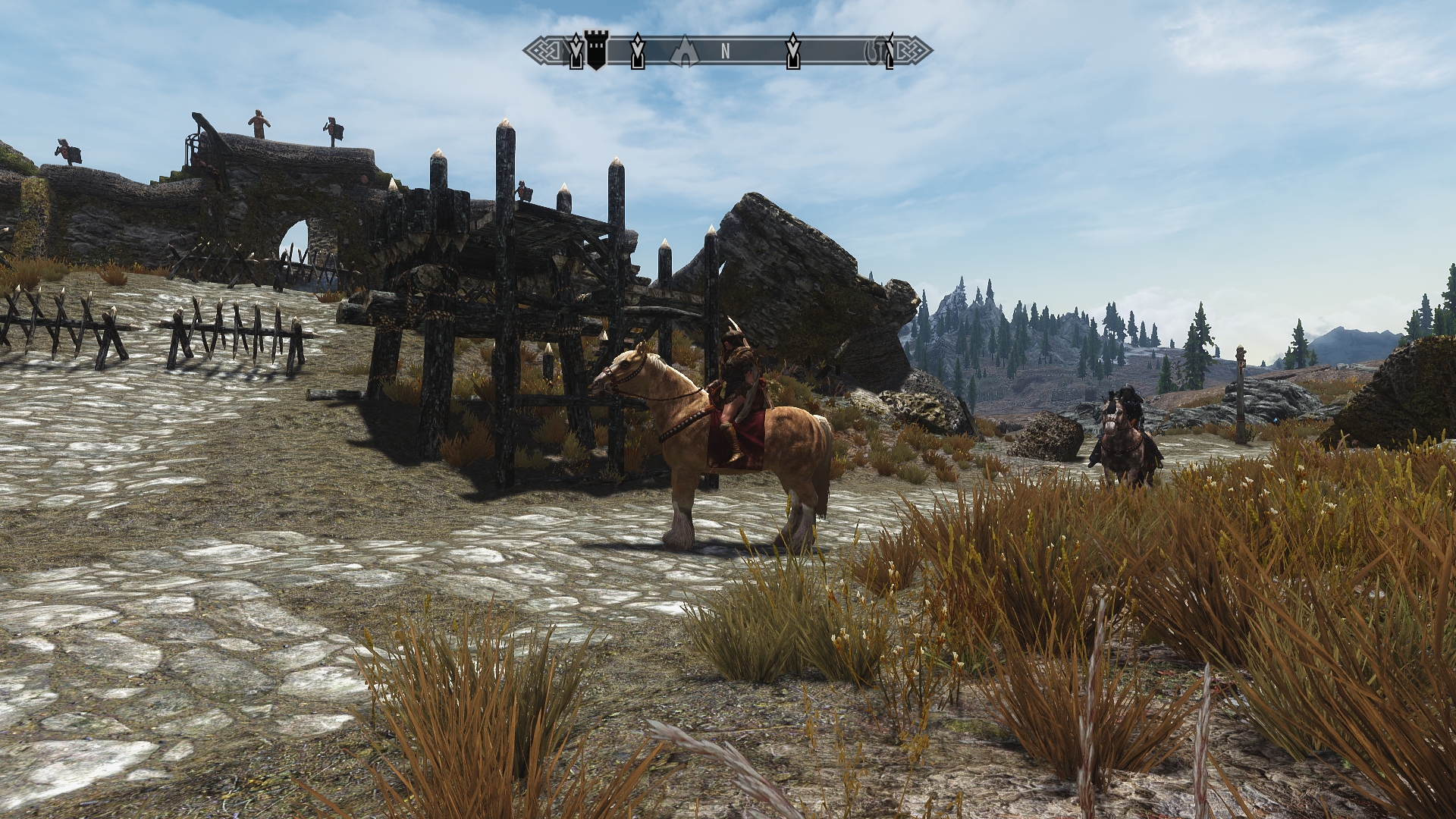Select the faded cave marker on the compass

point(685,50)
